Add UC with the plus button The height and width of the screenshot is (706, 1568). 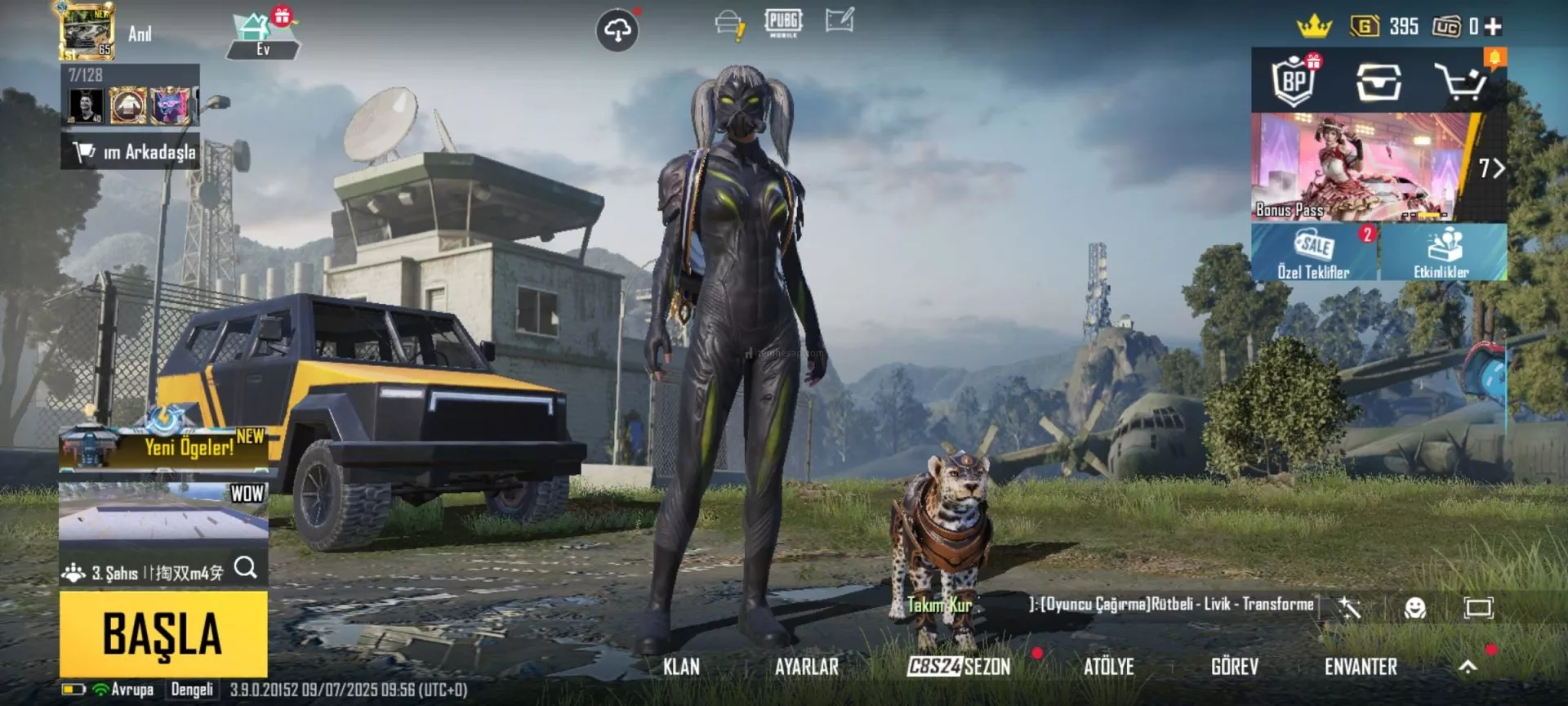point(1494,27)
